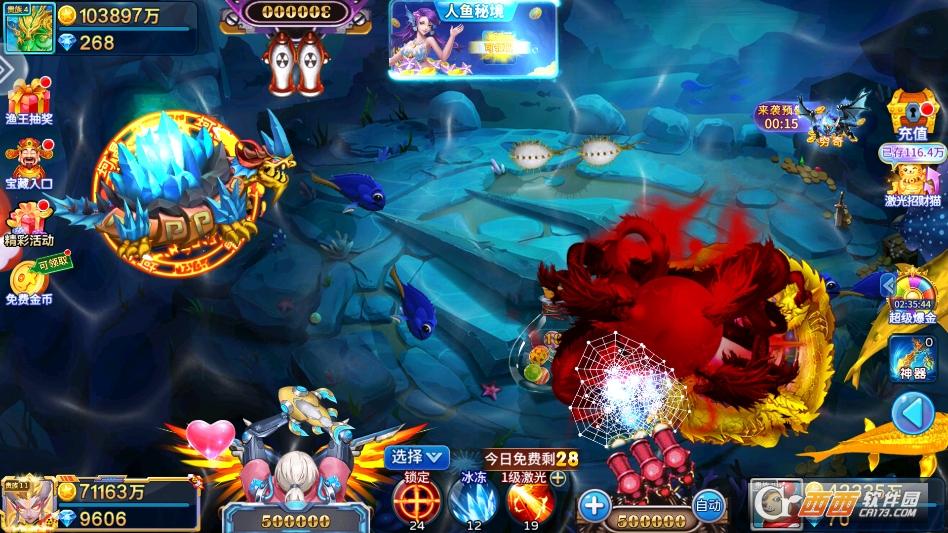Toggle the 自动 auto-fire button
This screenshot has height=533, width=948.
click(x=708, y=506)
